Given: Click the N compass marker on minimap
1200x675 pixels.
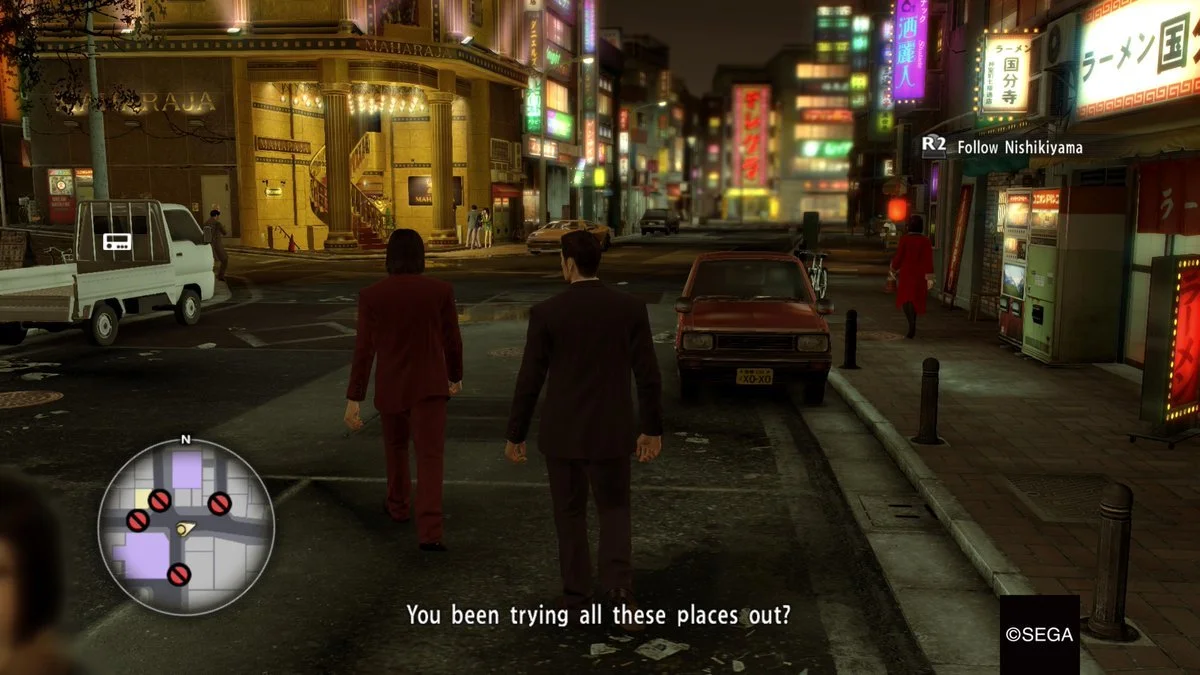Looking at the screenshot, I should (x=186, y=439).
